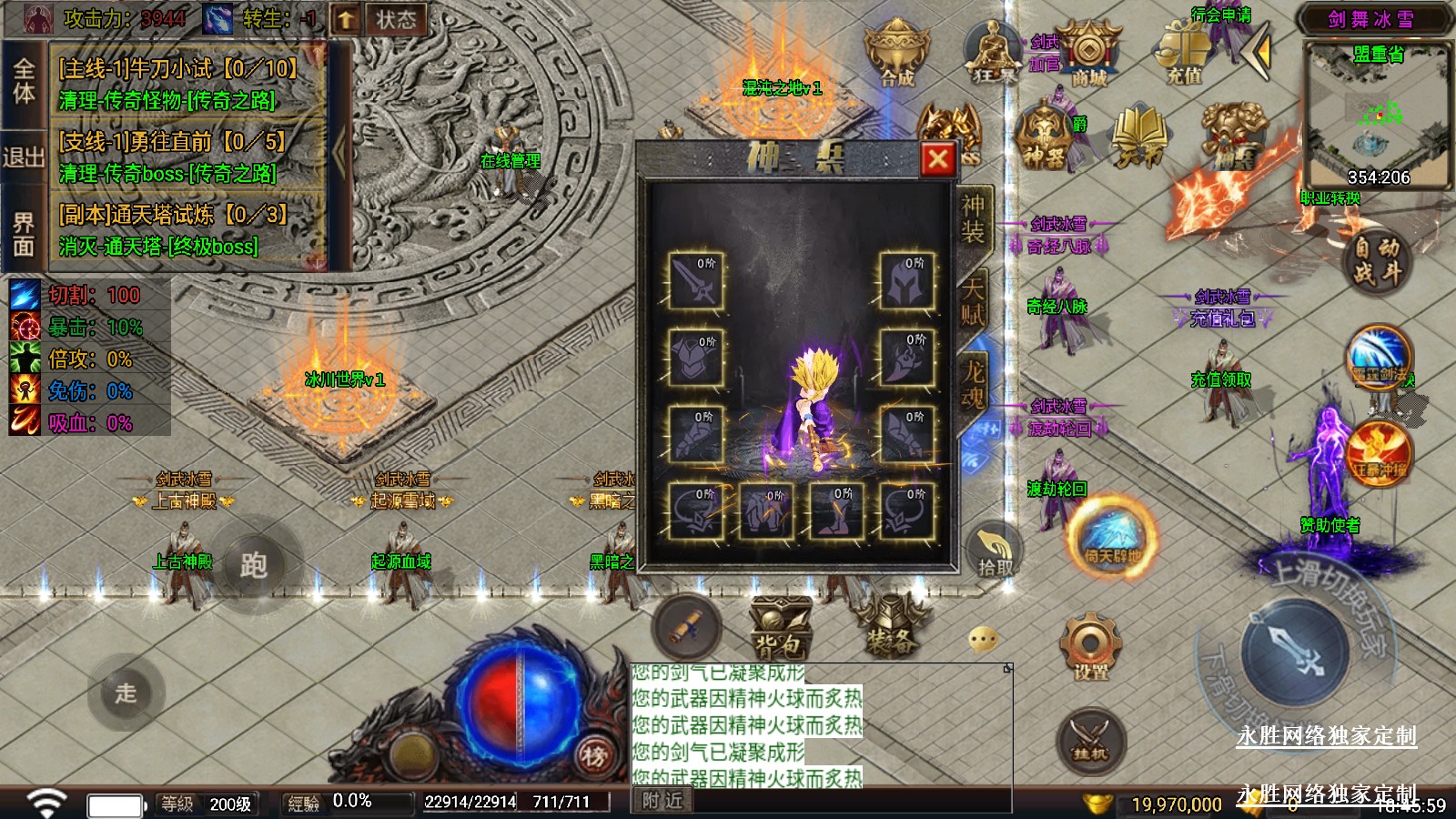Activate the 跑 run button
The width and height of the screenshot is (1456, 819).
pyautogui.click(x=253, y=565)
